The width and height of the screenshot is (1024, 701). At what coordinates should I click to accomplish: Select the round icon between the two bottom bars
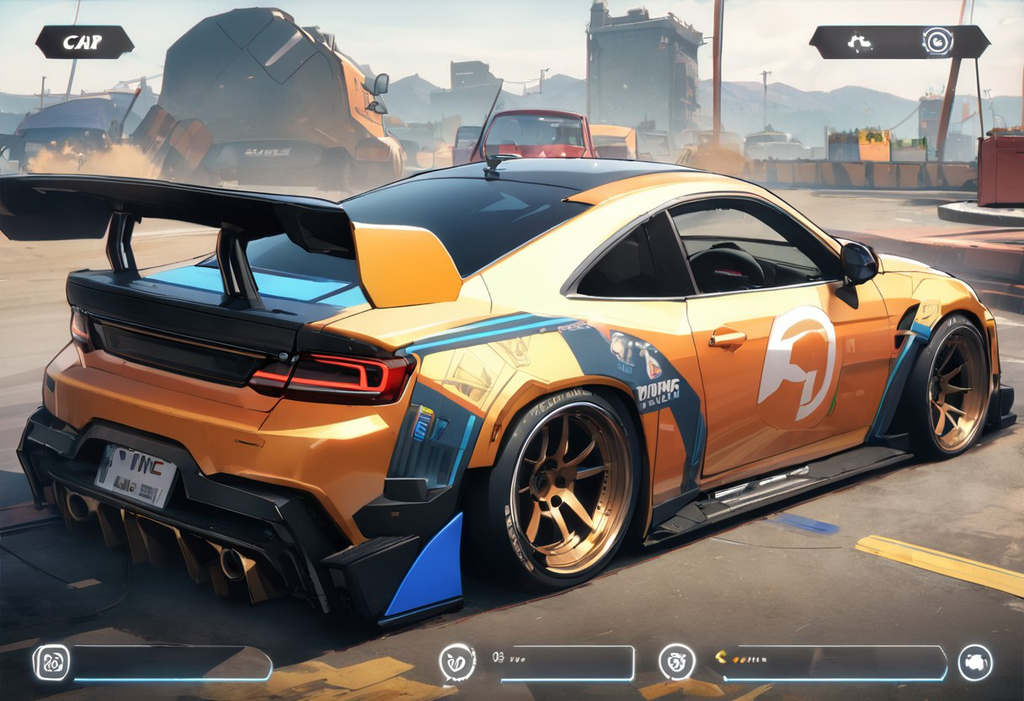click(677, 662)
